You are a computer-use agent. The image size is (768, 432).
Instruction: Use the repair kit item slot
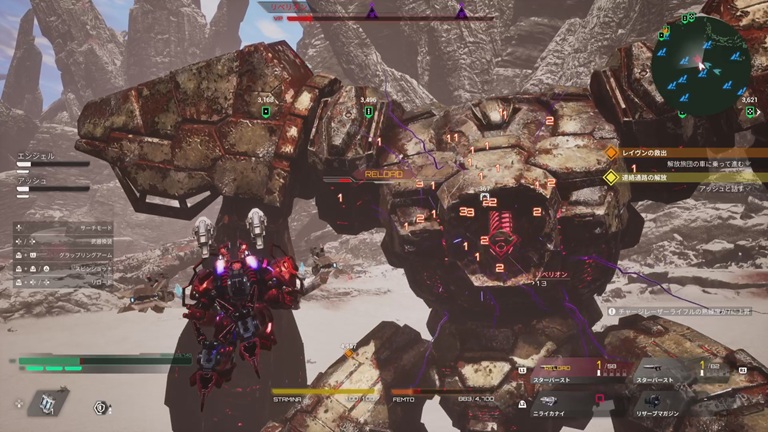[47, 402]
